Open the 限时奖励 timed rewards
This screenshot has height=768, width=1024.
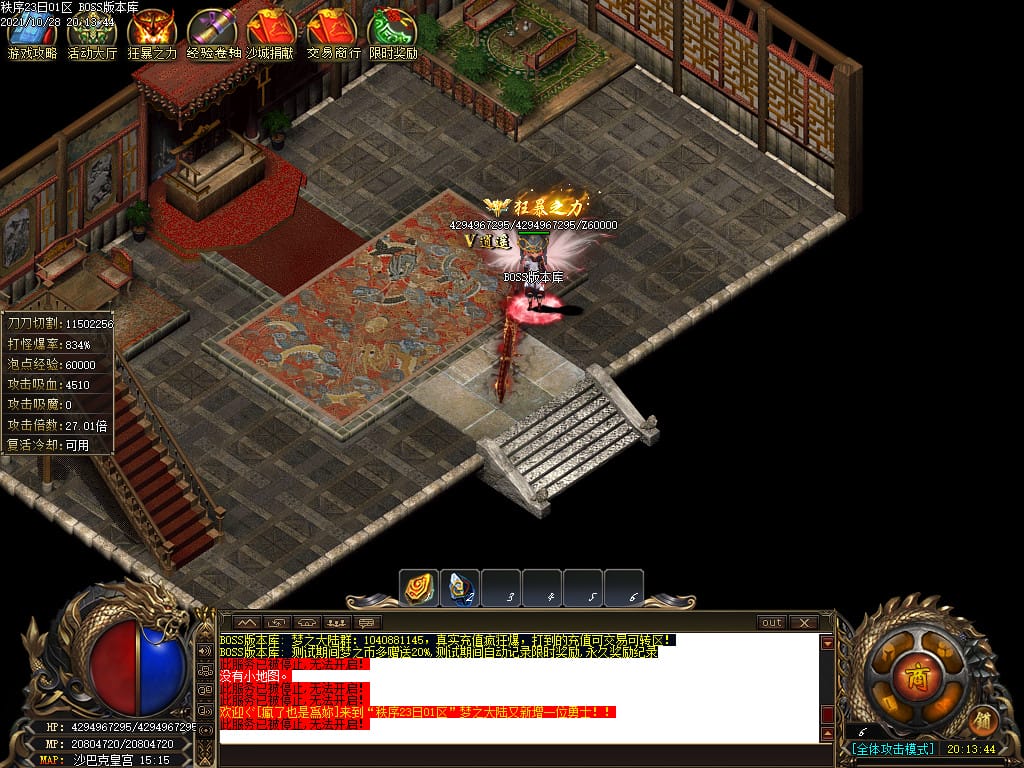[x=393, y=32]
